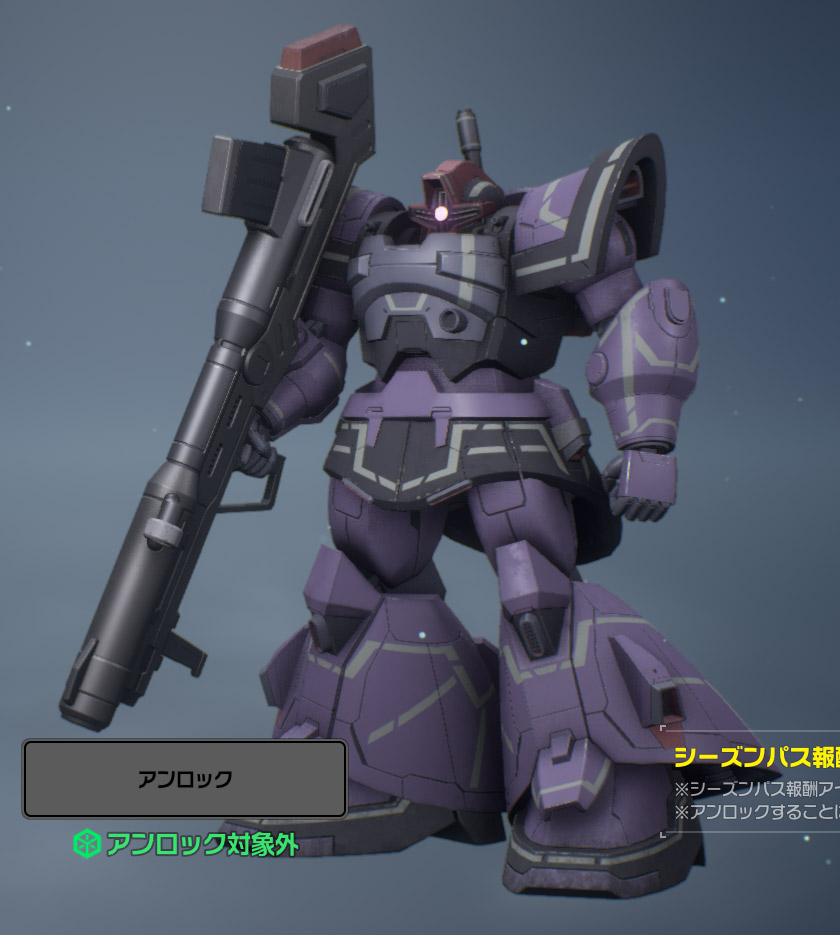Click the アンロック (Unlock) button
This screenshot has height=935, width=840.
[x=185, y=779]
